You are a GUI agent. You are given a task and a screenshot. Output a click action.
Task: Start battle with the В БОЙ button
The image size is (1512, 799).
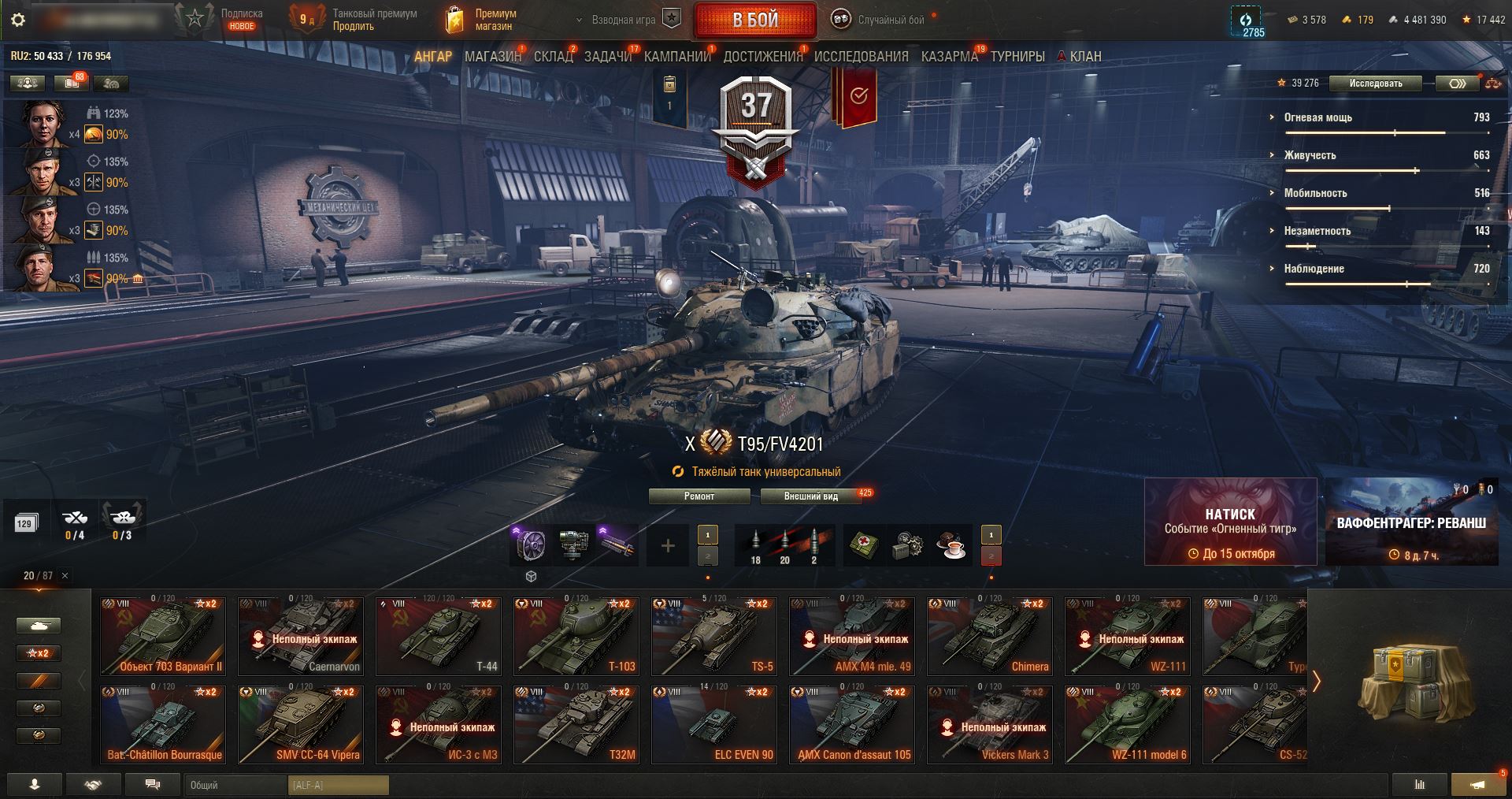(755, 20)
